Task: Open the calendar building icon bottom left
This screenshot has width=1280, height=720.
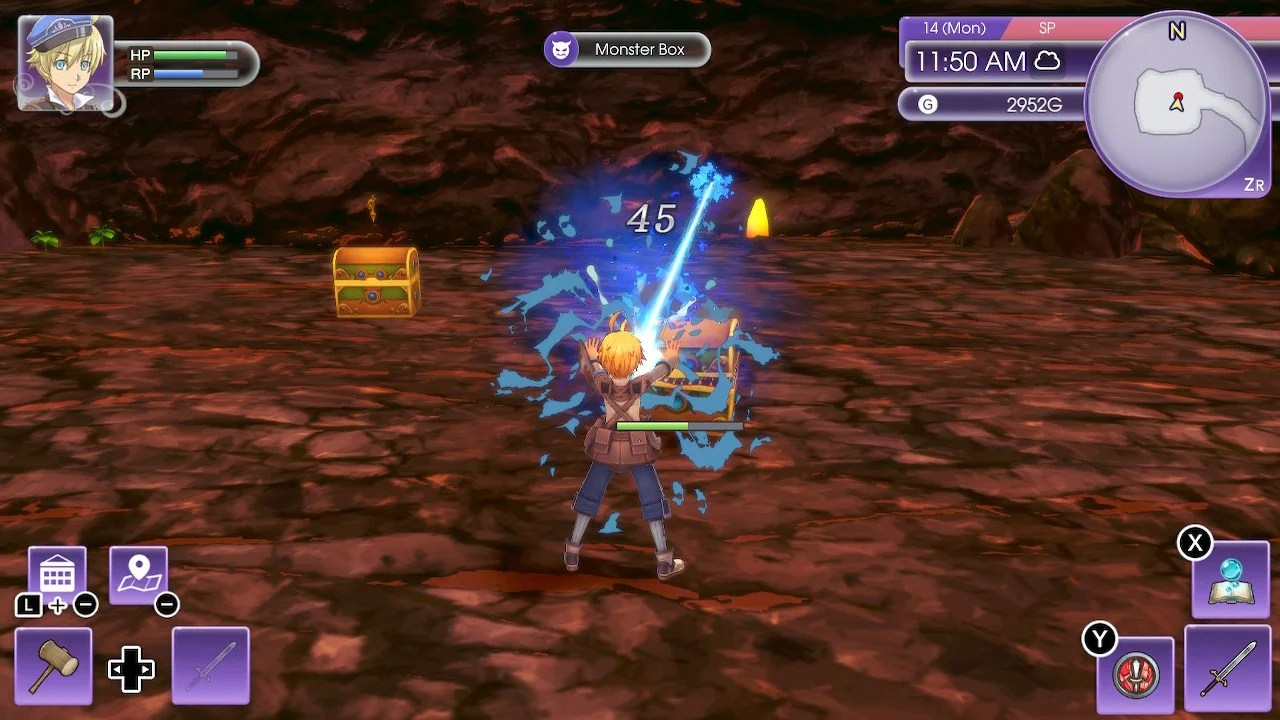Action: tap(55, 570)
